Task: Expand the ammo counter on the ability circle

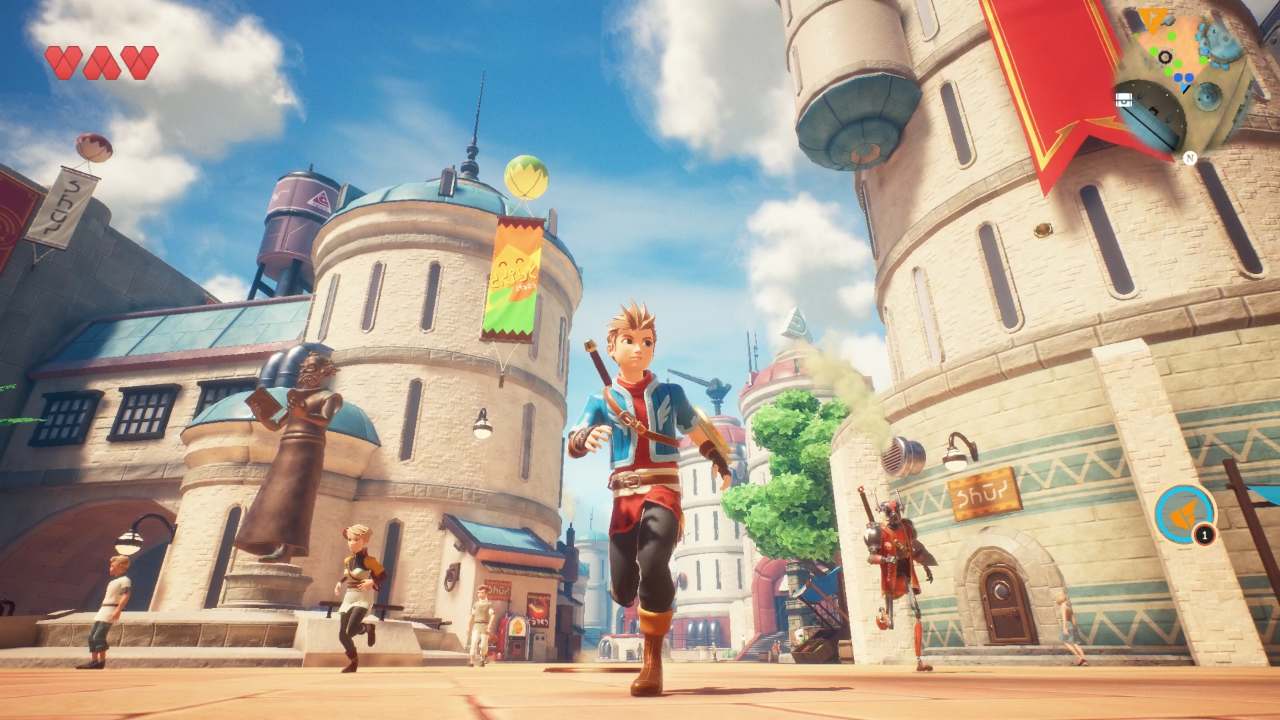Action: point(1204,534)
